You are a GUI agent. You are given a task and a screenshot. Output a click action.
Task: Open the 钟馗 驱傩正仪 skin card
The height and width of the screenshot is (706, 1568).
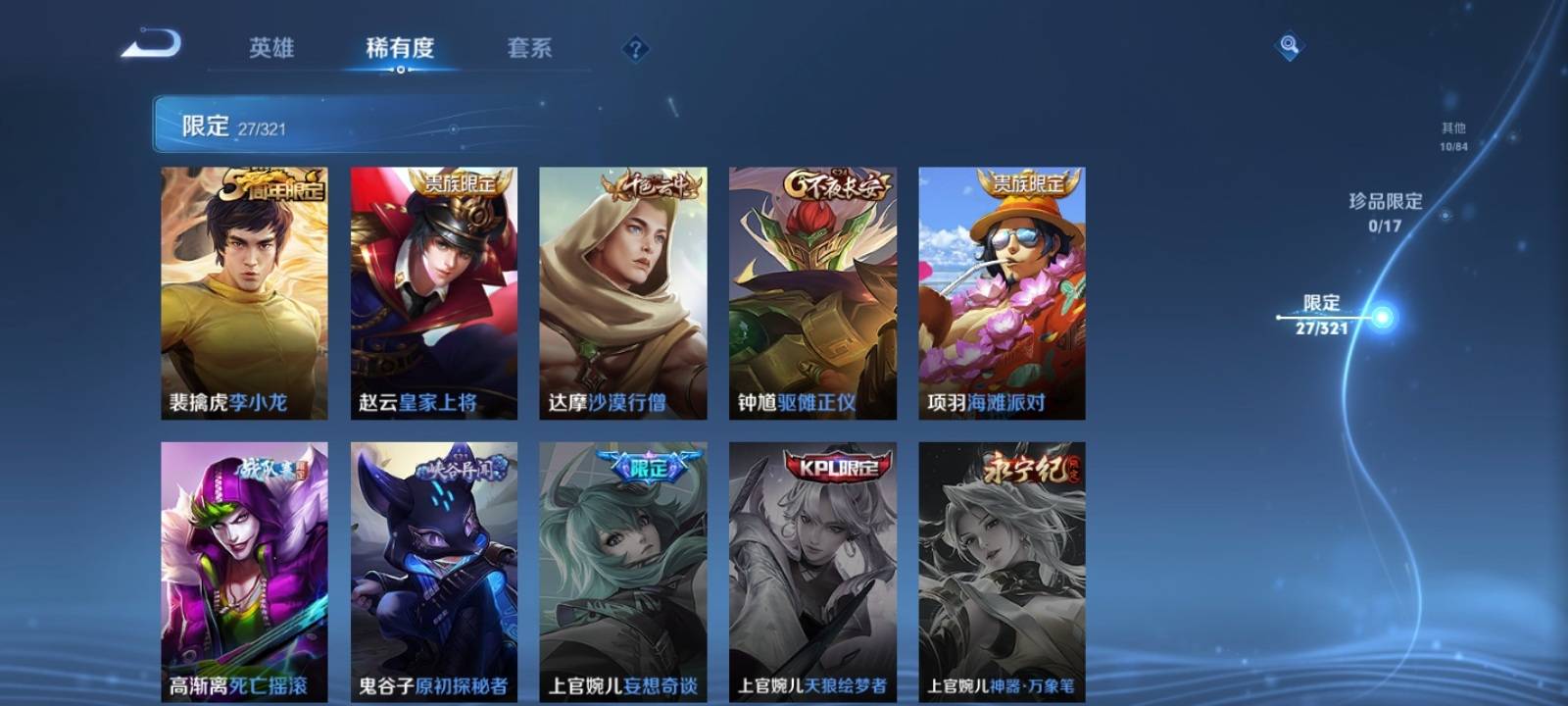pos(812,293)
